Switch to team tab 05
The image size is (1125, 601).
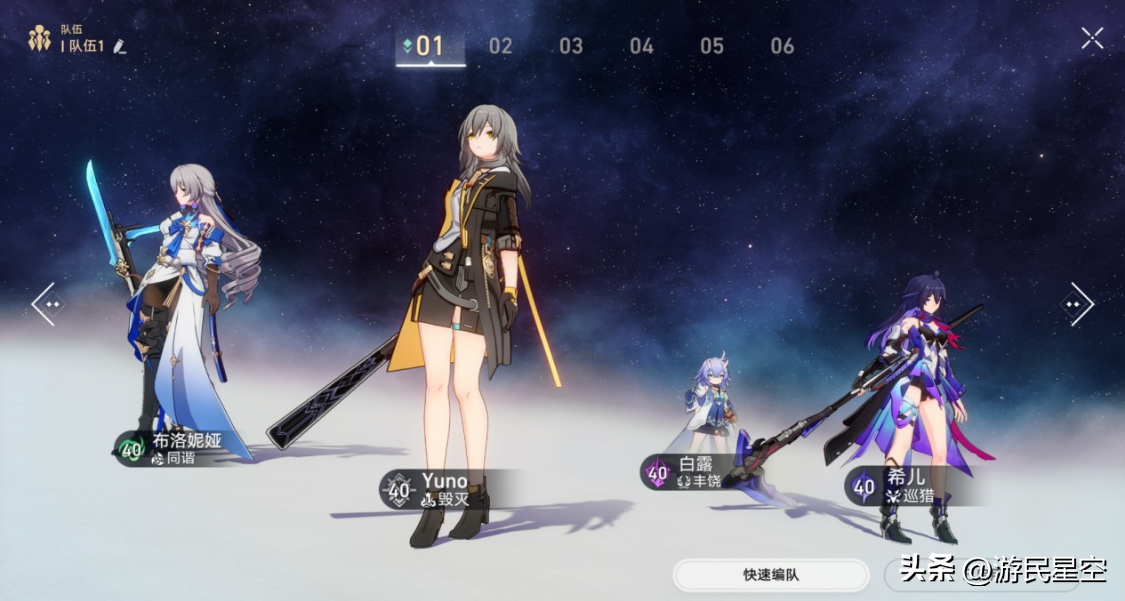[x=712, y=46]
